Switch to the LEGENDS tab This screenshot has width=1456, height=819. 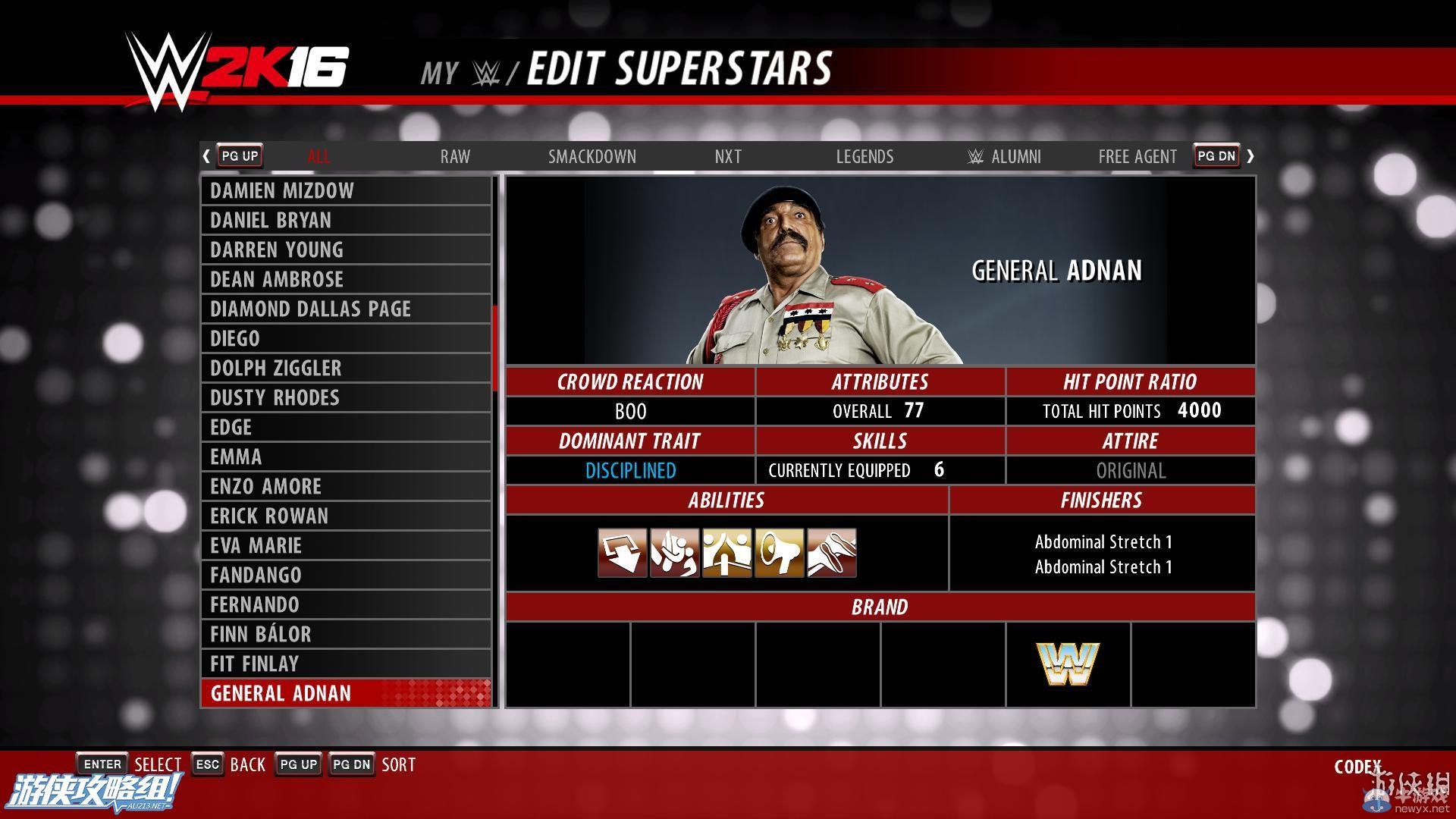coord(864,157)
